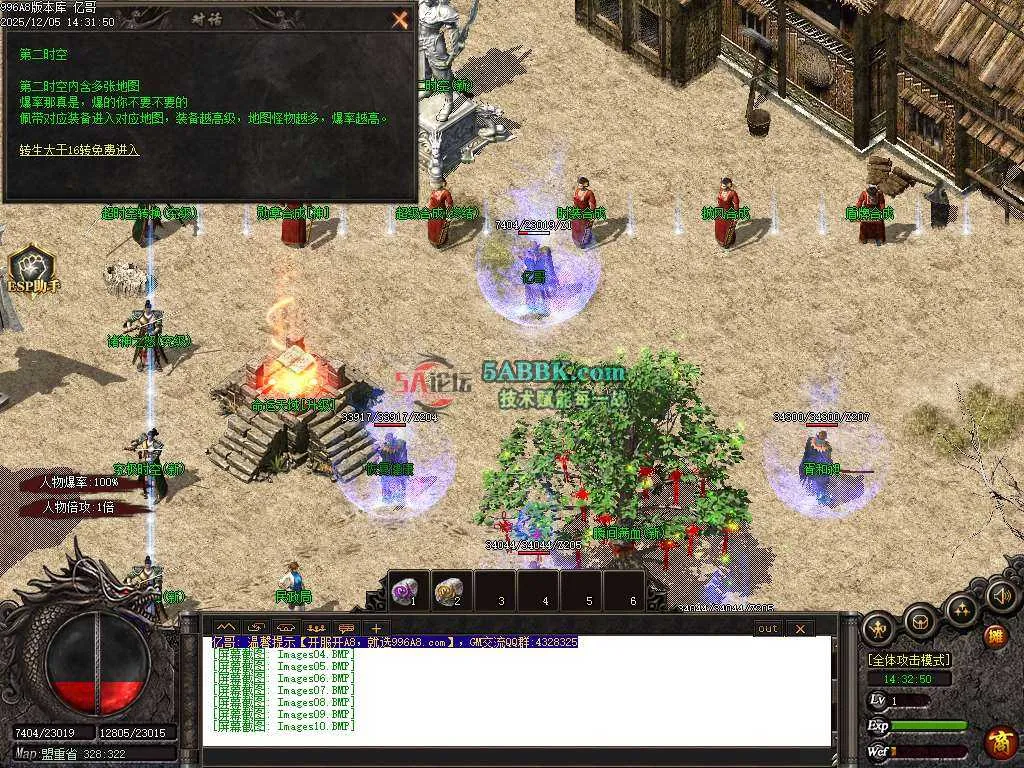Open the character figure round button

point(878,627)
